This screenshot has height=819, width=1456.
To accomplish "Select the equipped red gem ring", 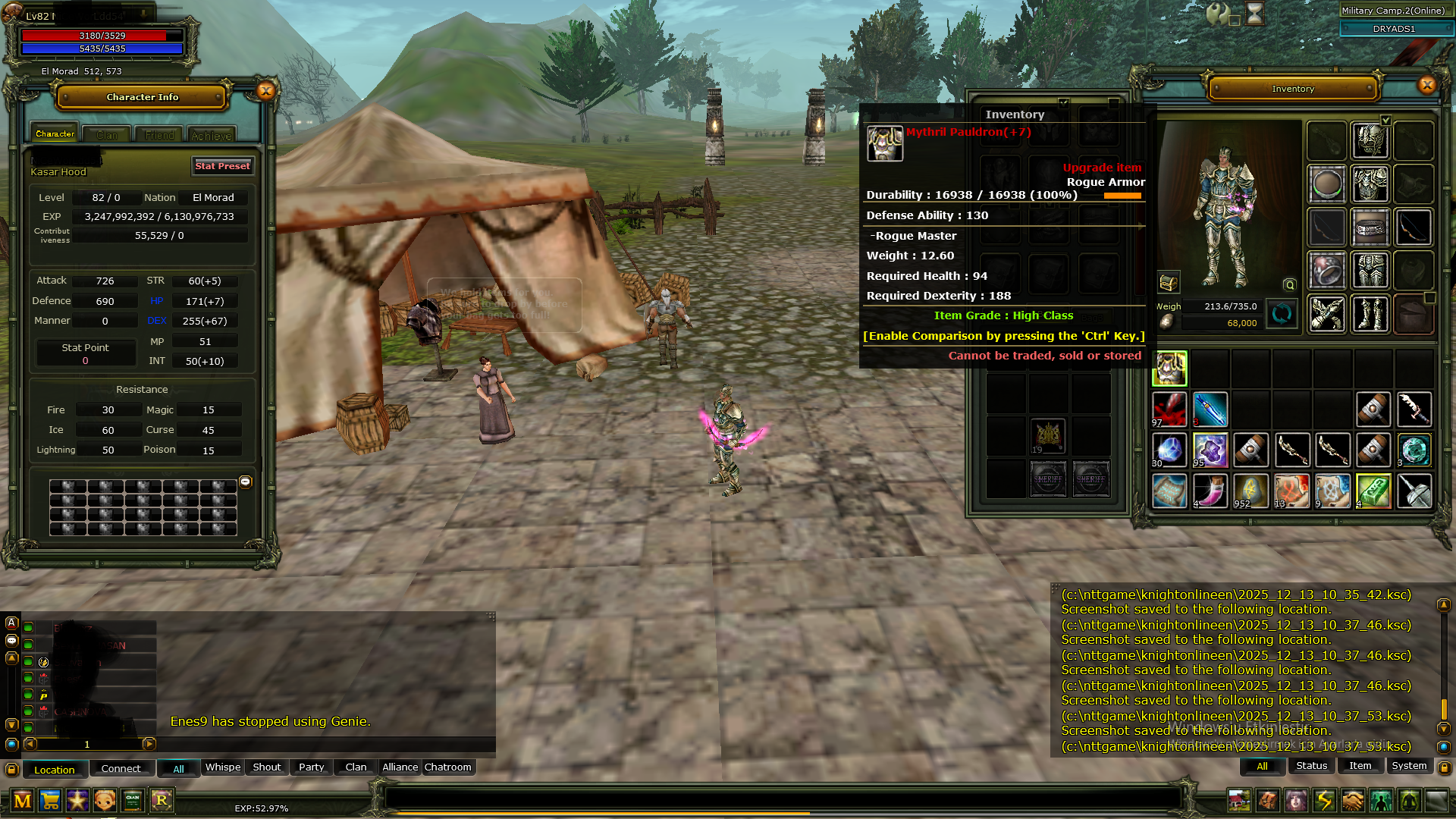I will tap(1326, 271).
